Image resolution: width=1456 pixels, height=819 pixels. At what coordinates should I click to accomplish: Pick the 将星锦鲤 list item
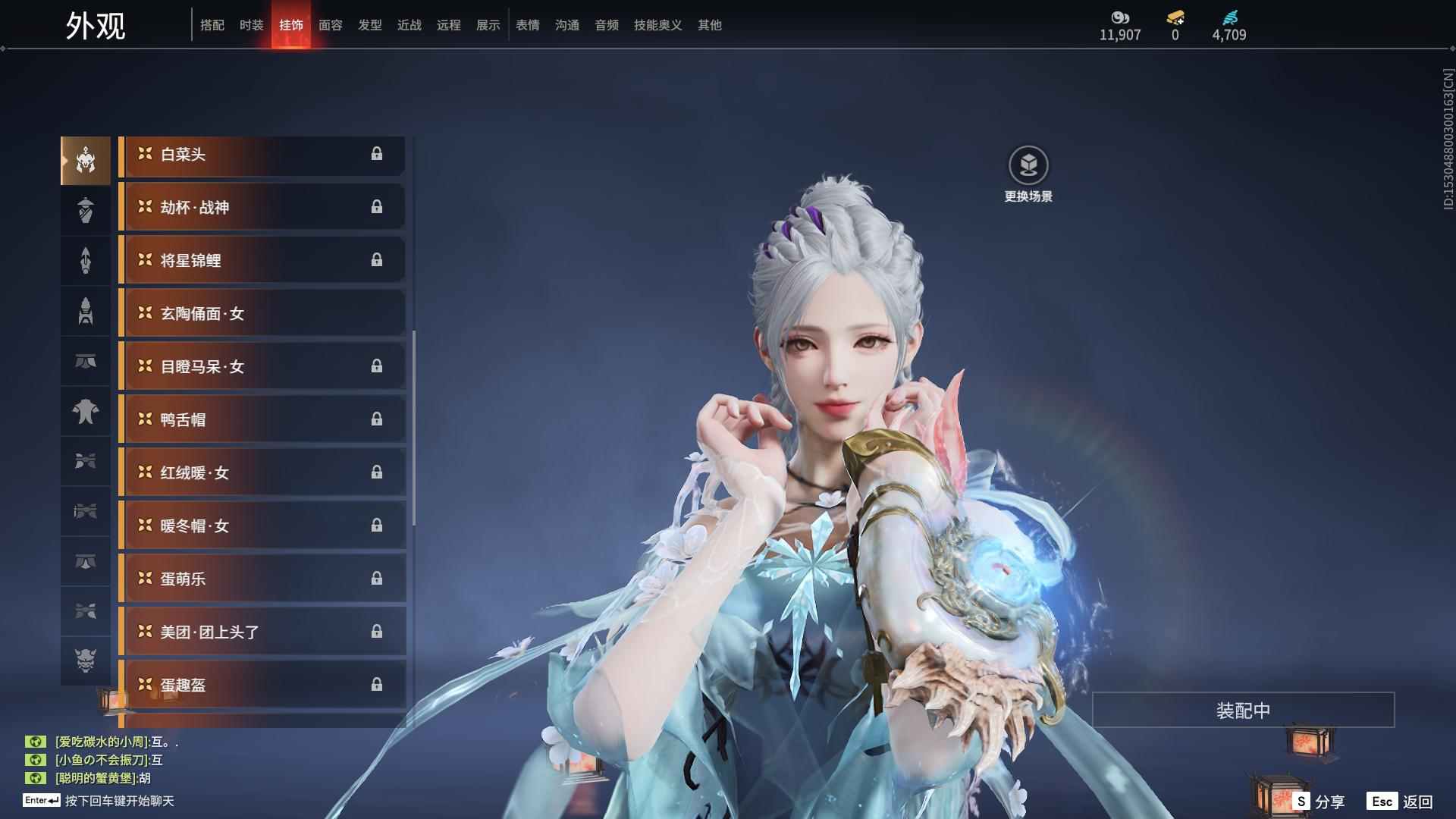point(262,261)
